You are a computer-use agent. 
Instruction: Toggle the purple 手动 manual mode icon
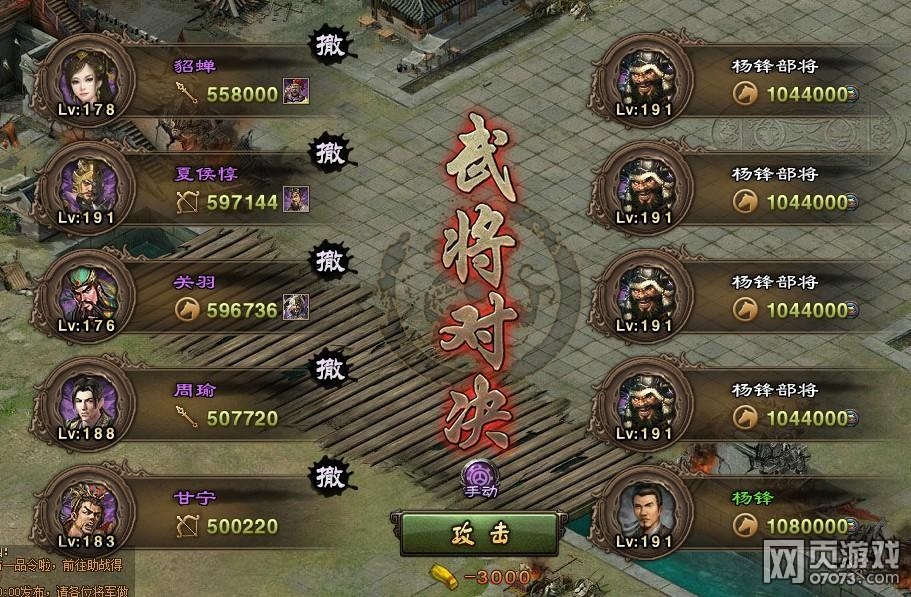coord(479,476)
